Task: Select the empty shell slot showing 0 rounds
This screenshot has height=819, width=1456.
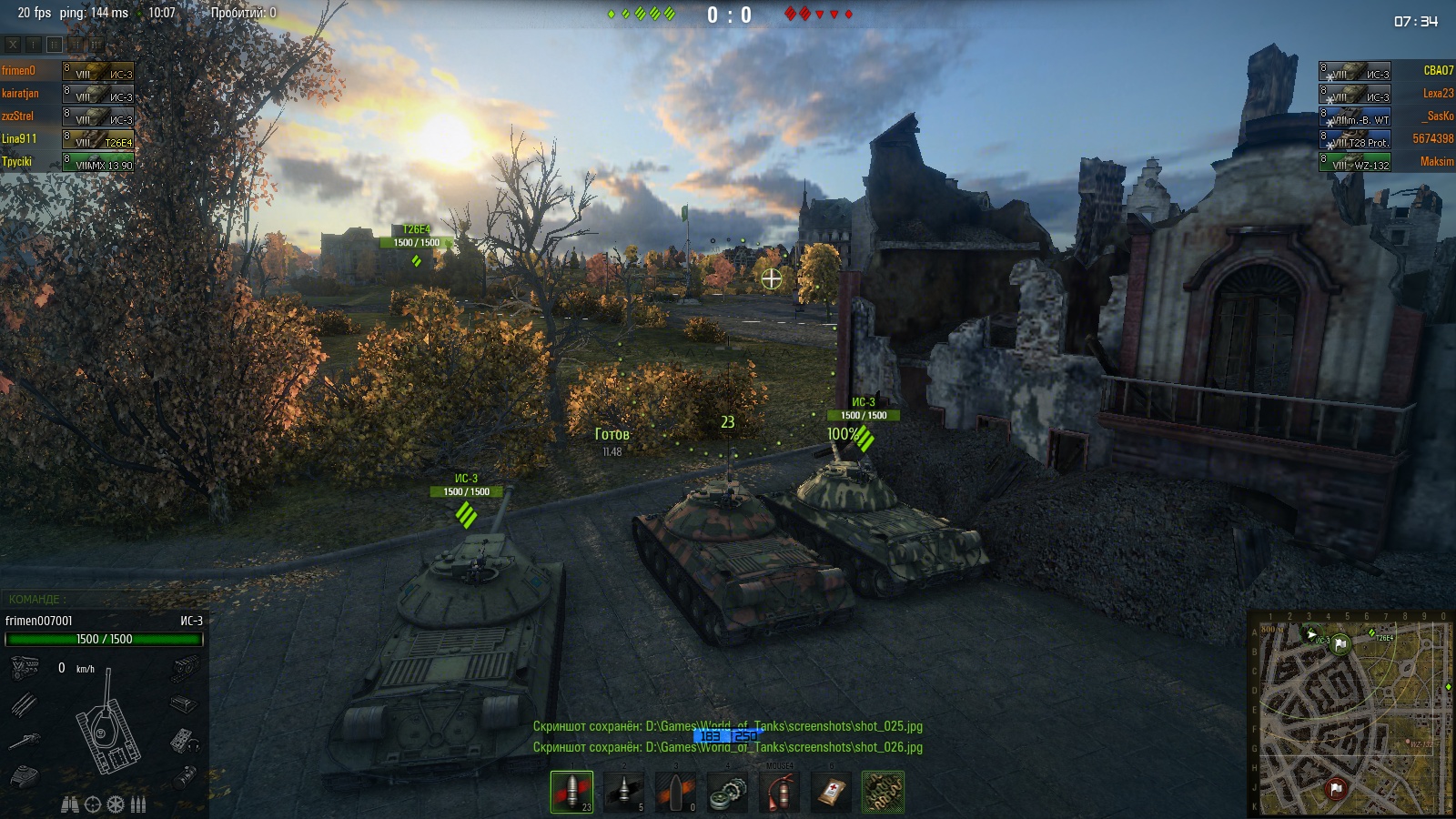Action: (x=675, y=791)
